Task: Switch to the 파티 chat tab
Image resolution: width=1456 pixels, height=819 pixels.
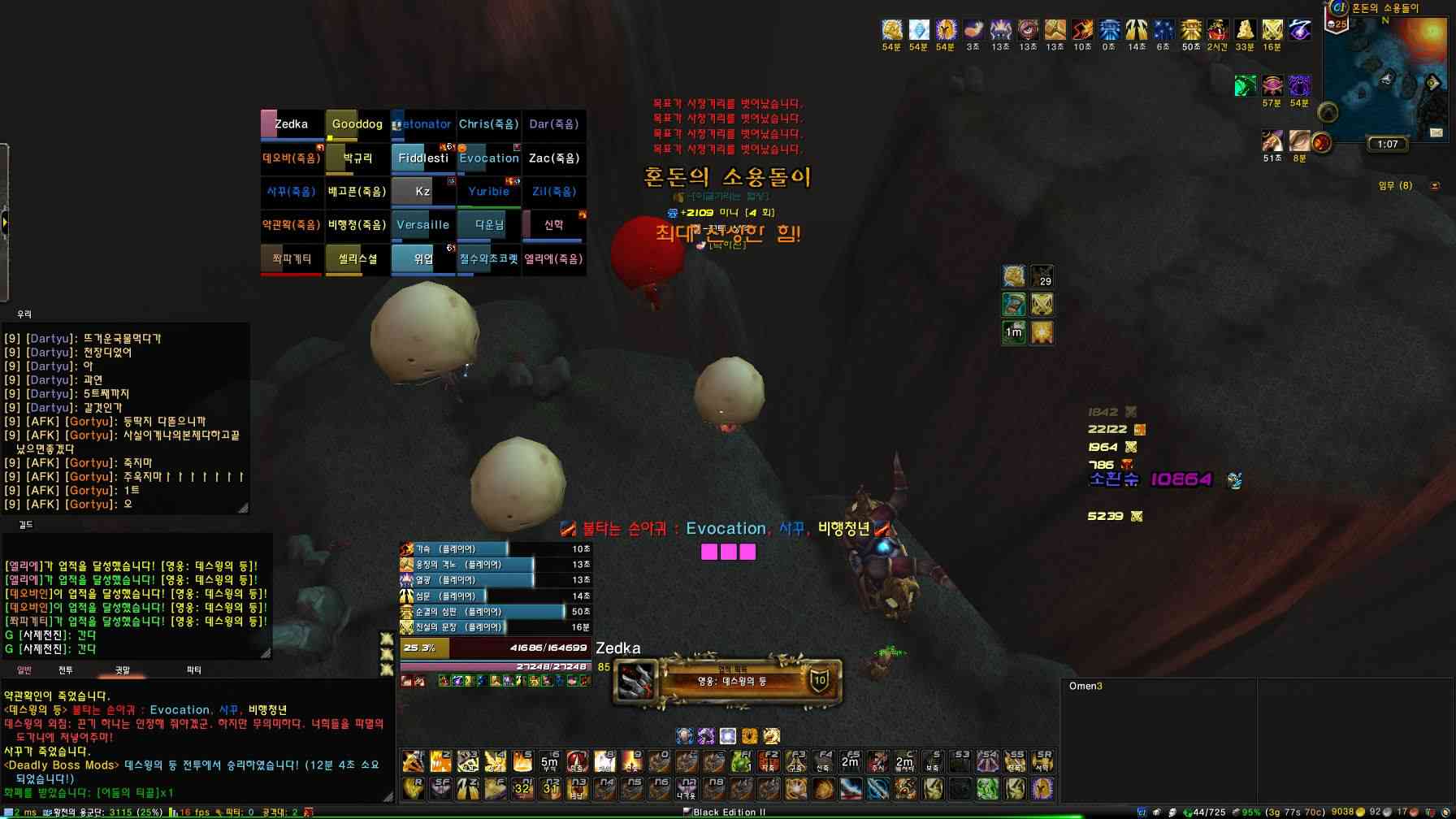Action: [x=194, y=670]
